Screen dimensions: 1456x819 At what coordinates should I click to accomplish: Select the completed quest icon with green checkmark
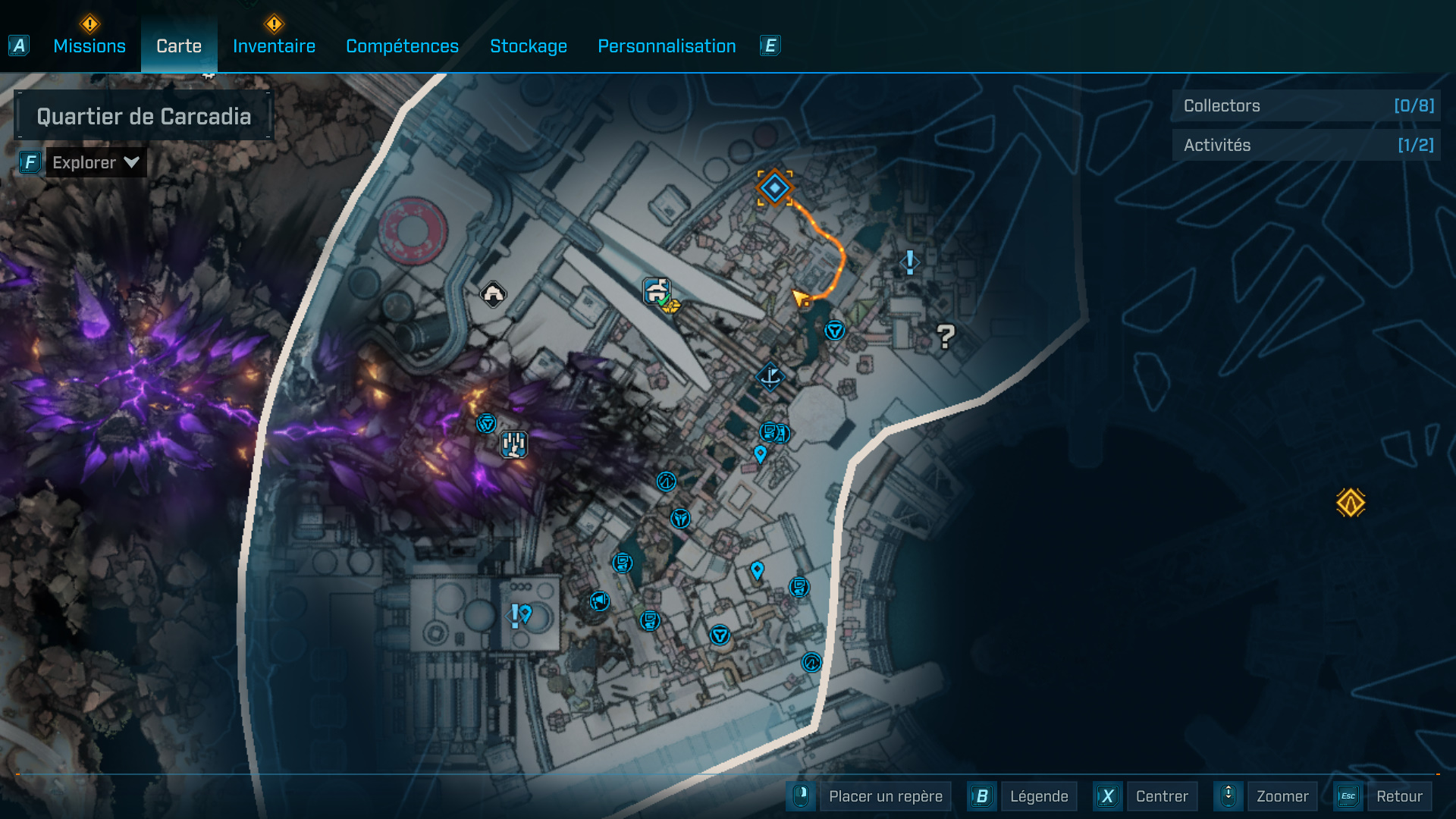(x=657, y=290)
